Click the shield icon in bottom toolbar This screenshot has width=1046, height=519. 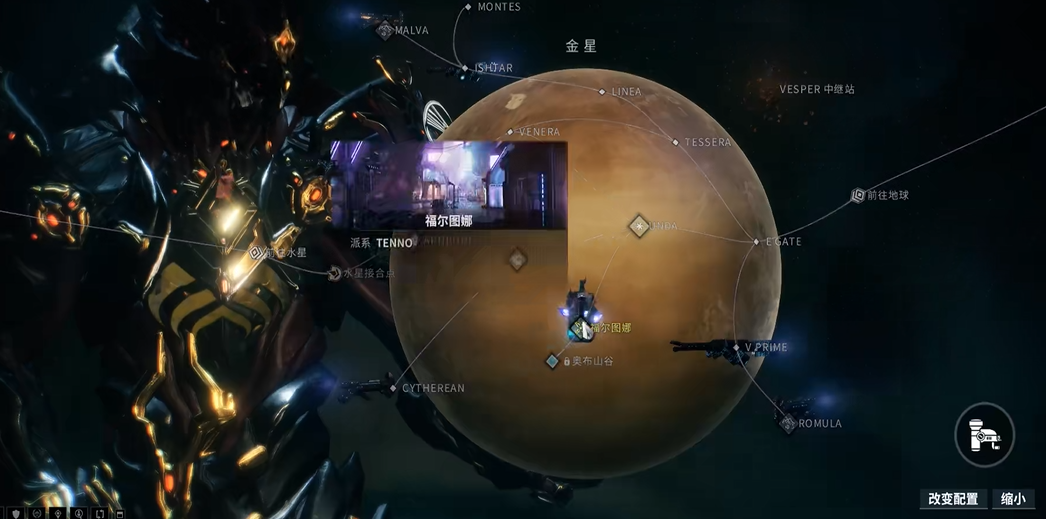pyautogui.click(x=16, y=514)
